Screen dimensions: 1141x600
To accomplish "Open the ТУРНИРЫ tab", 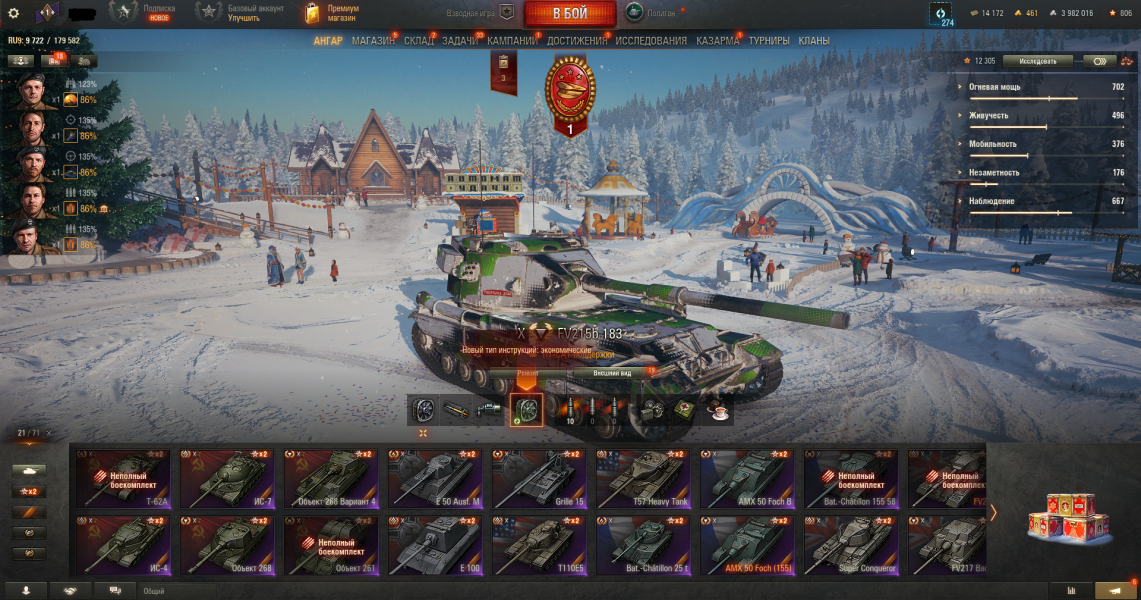I will (x=769, y=41).
